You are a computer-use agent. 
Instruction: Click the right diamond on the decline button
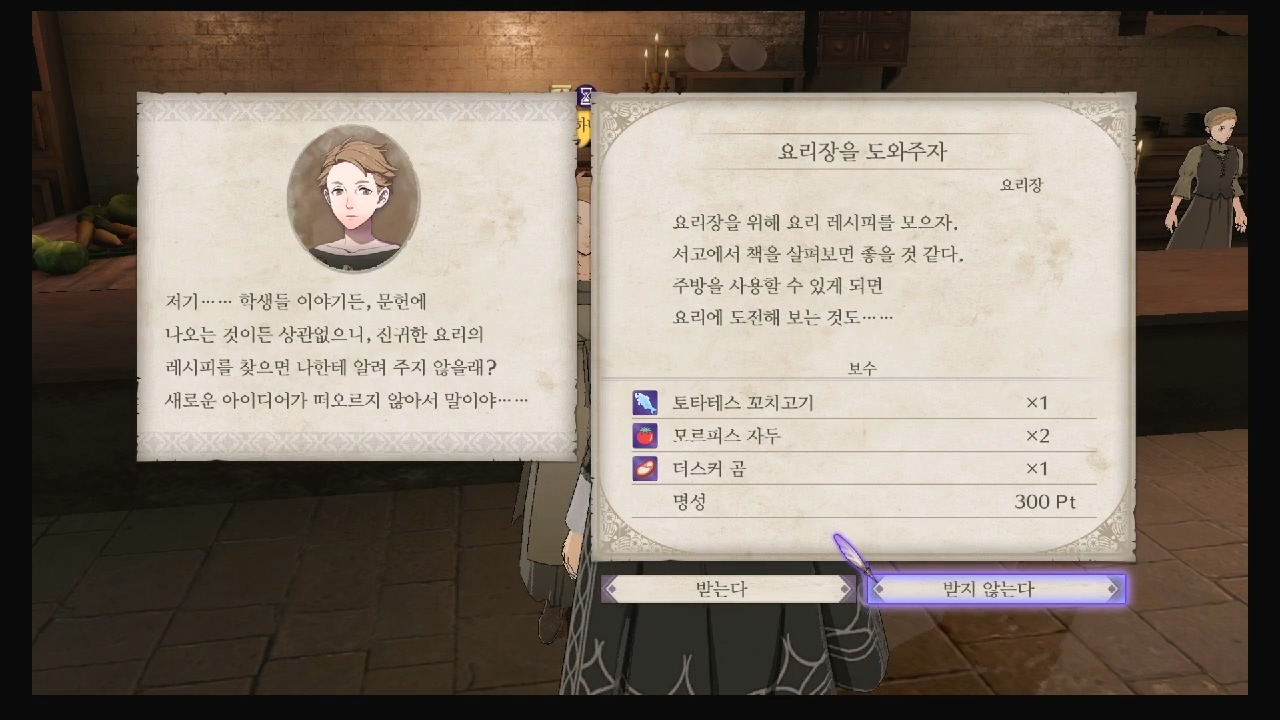pos(1113,589)
